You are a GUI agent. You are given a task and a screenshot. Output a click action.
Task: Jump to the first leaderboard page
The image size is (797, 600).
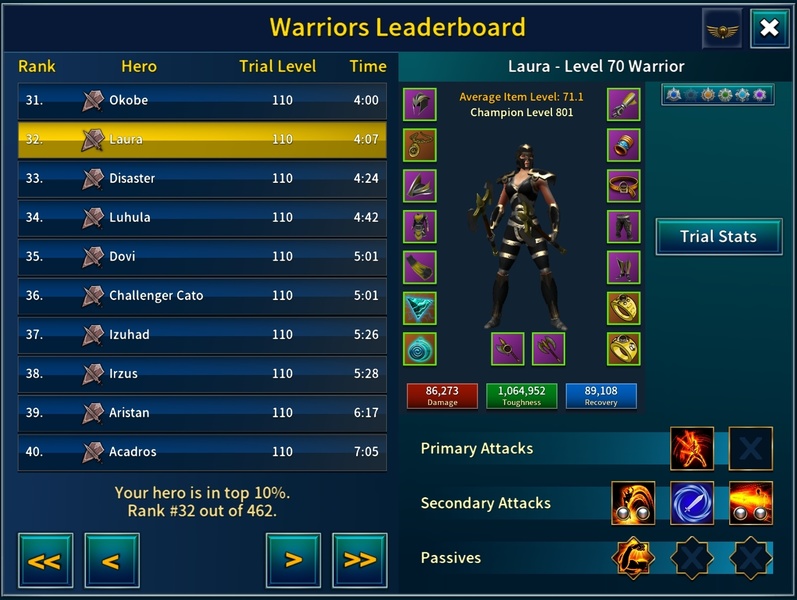pos(45,560)
